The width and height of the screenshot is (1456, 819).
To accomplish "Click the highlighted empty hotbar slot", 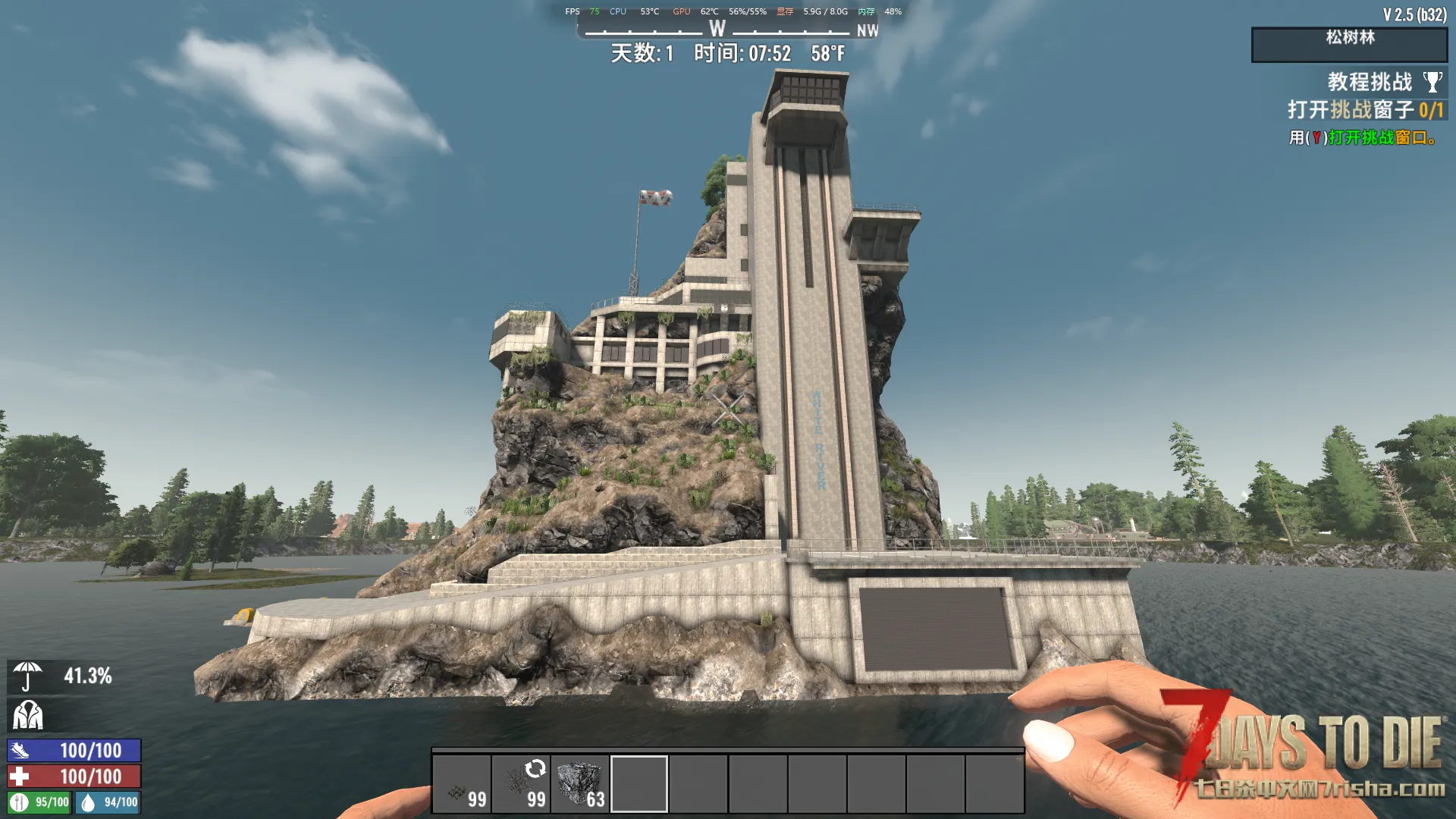I will [639, 784].
